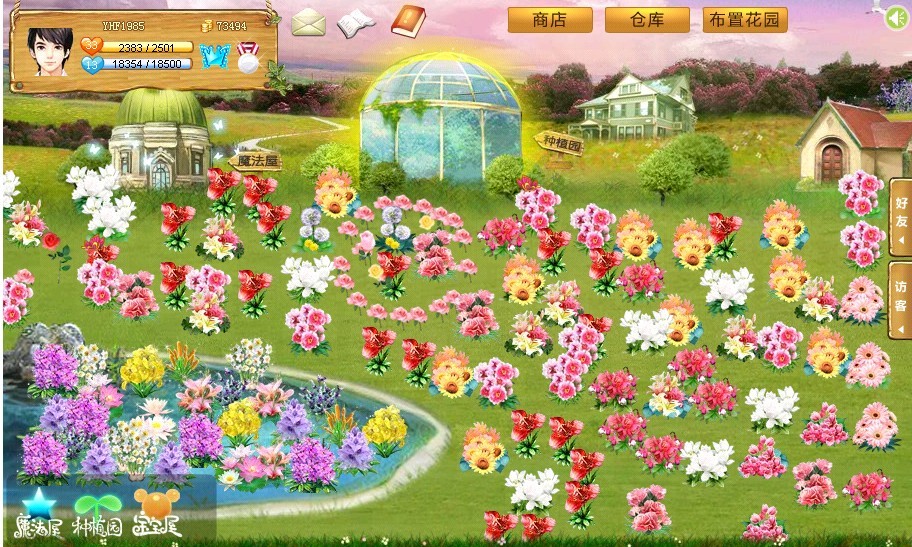Expand the 好友 friends side tab
The width and height of the screenshot is (912, 547).
900,217
